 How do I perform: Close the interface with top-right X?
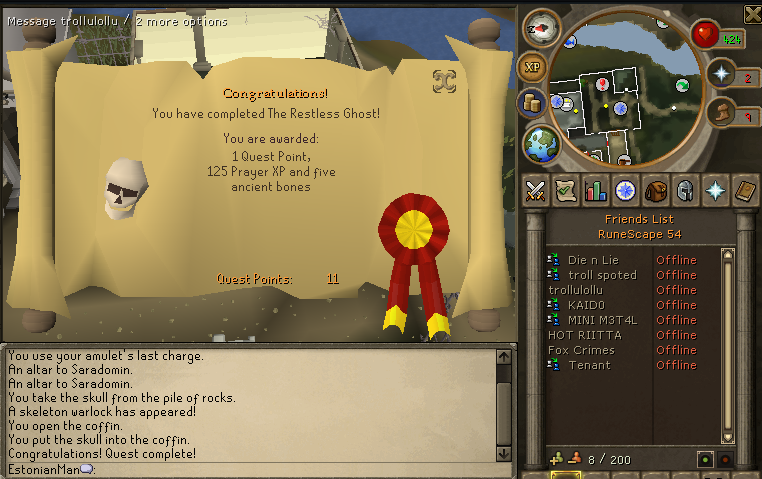(752, 13)
